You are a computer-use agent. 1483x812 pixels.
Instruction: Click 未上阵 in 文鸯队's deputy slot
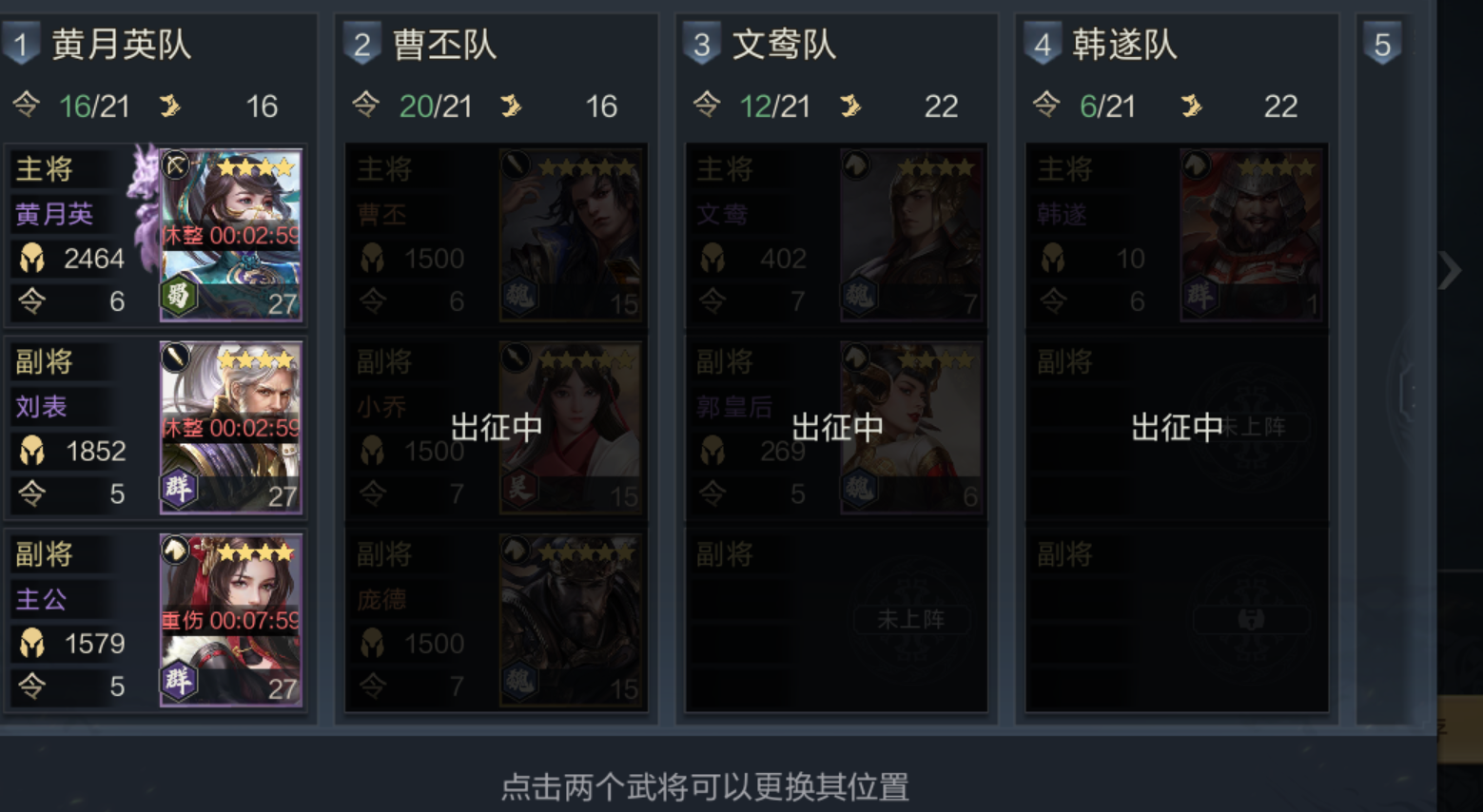[x=912, y=619]
